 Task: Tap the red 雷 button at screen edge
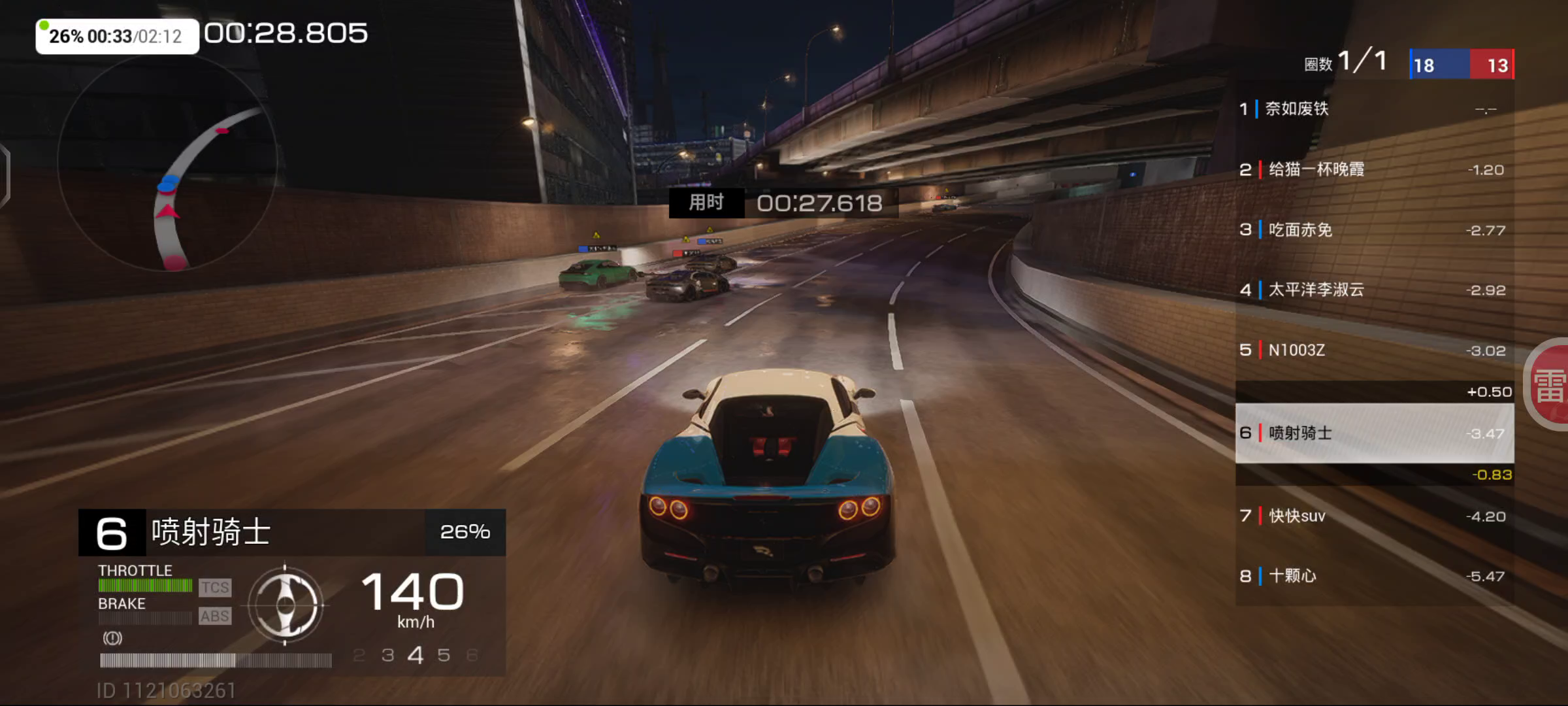(x=1550, y=384)
